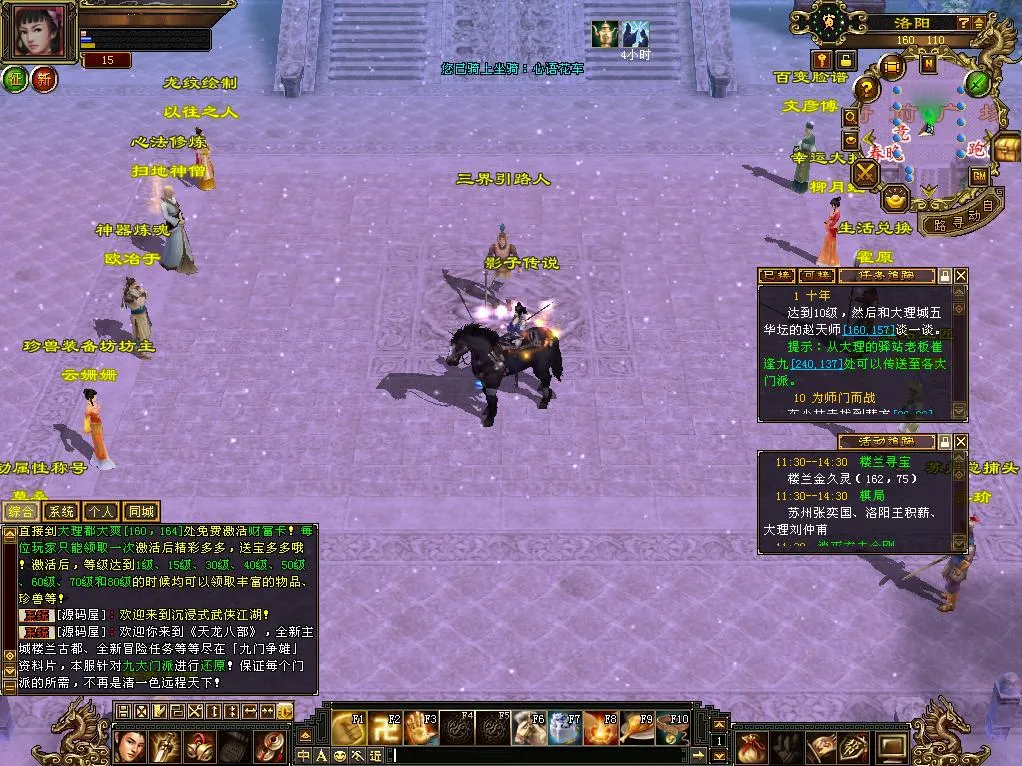Select the 个人 chat tab
The image size is (1022, 766).
[x=101, y=511]
